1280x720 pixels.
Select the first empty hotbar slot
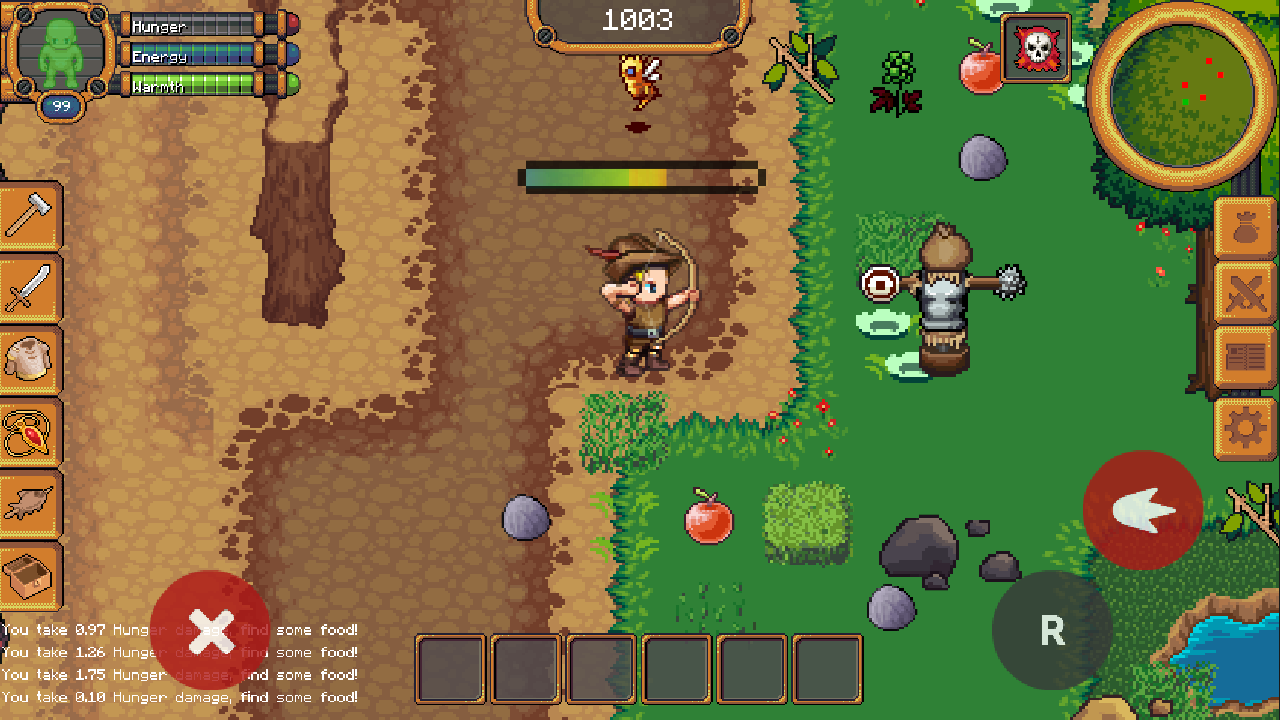[450, 668]
